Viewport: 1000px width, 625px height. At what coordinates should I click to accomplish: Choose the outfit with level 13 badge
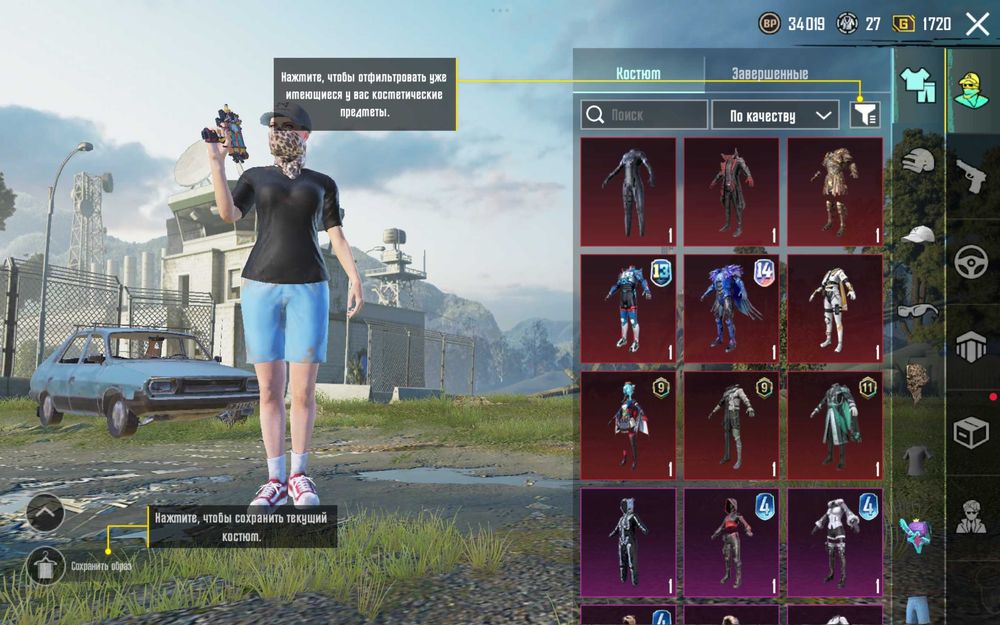coord(628,308)
